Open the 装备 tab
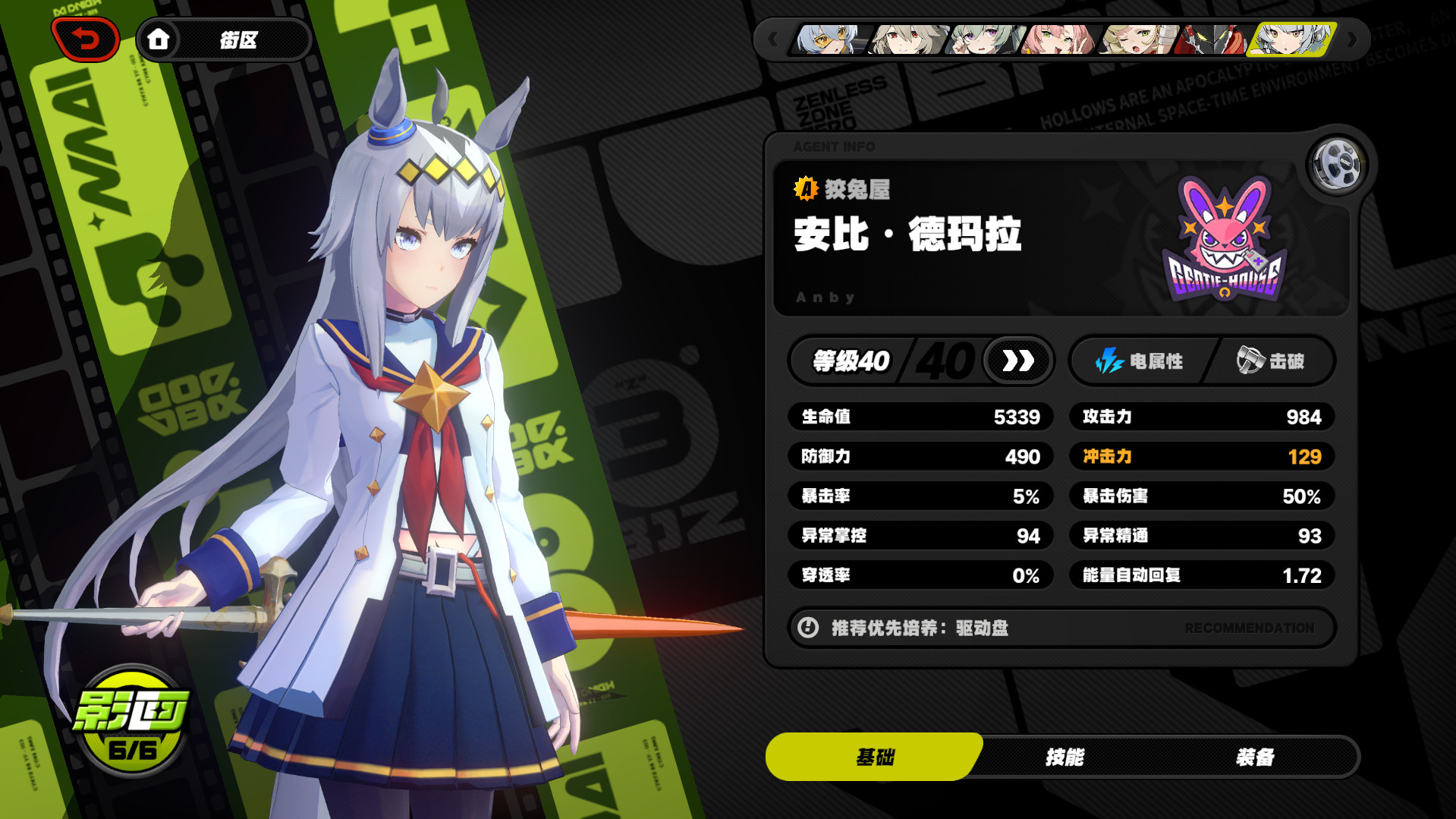Viewport: 1456px width, 819px height. (1255, 757)
